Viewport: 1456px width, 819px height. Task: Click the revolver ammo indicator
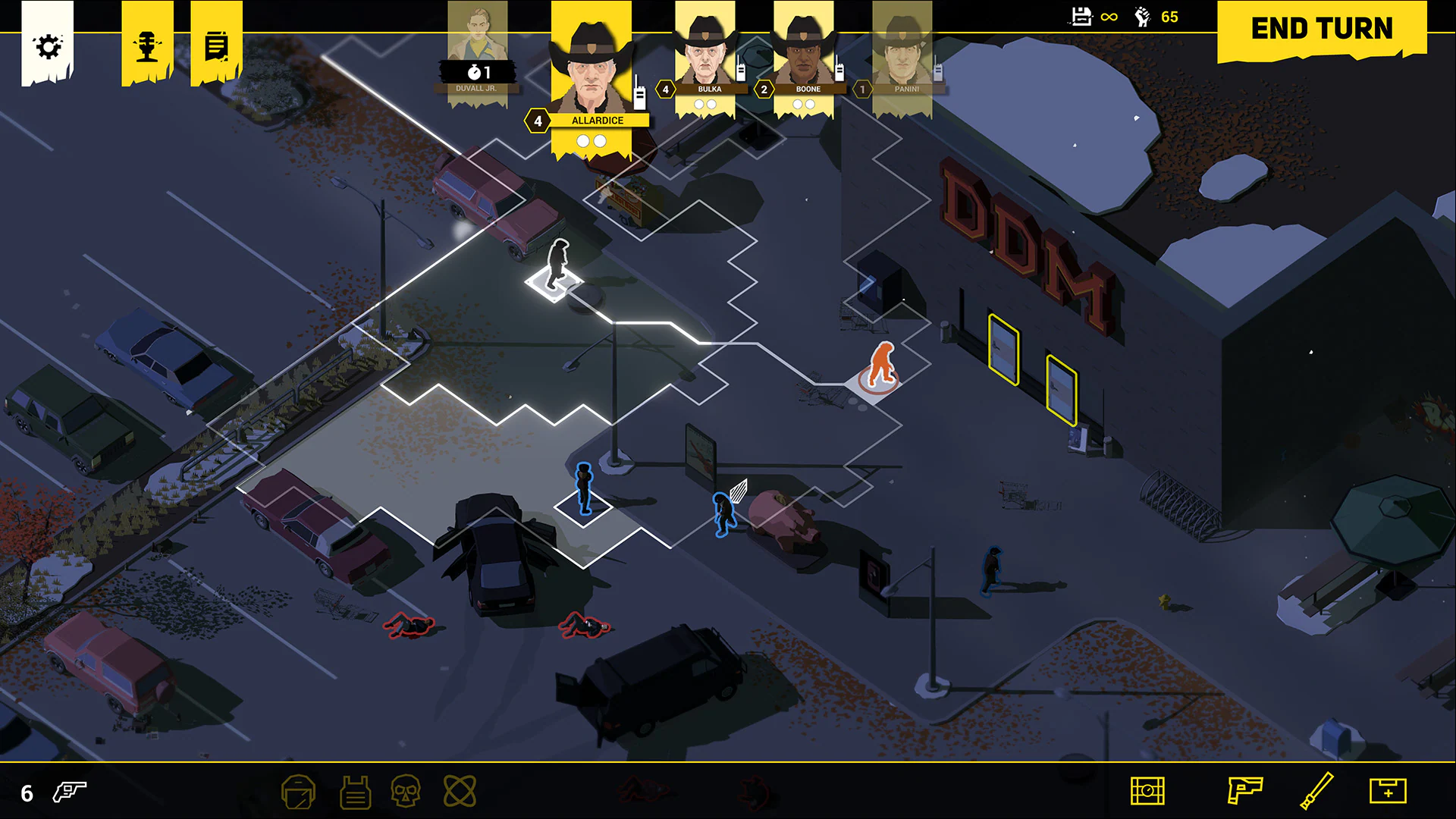[67, 793]
